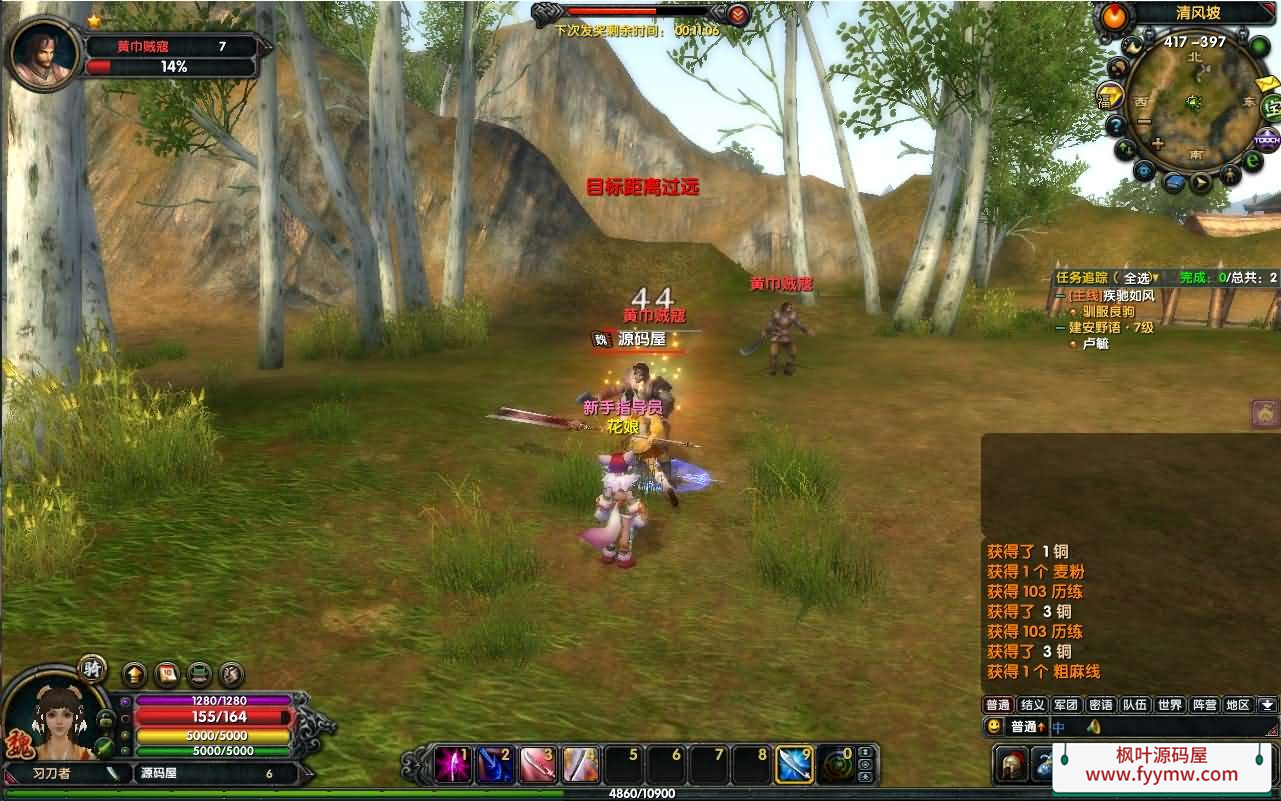Open the smiley emoji picker in chat
1281x801 pixels.
point(994,727)
